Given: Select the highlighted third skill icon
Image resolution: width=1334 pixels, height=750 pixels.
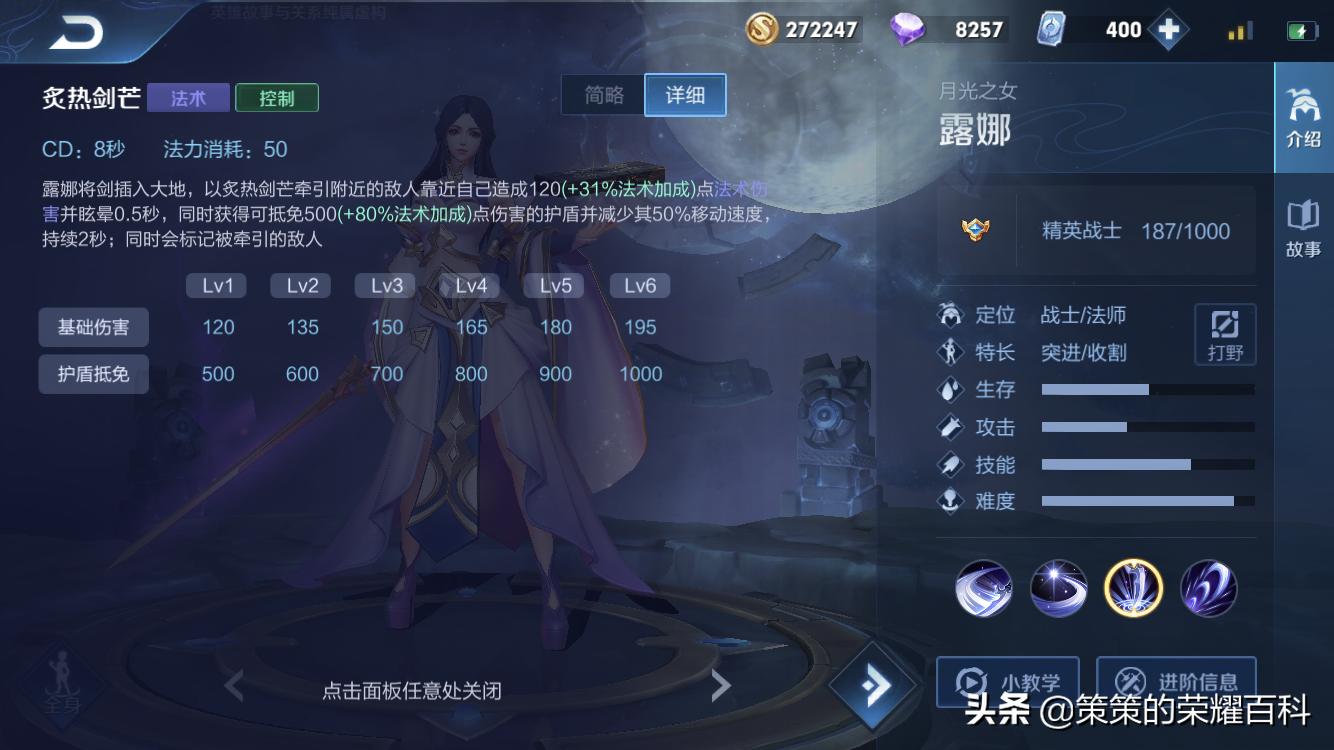Looking at the screenshot, I should (1133, 589).
